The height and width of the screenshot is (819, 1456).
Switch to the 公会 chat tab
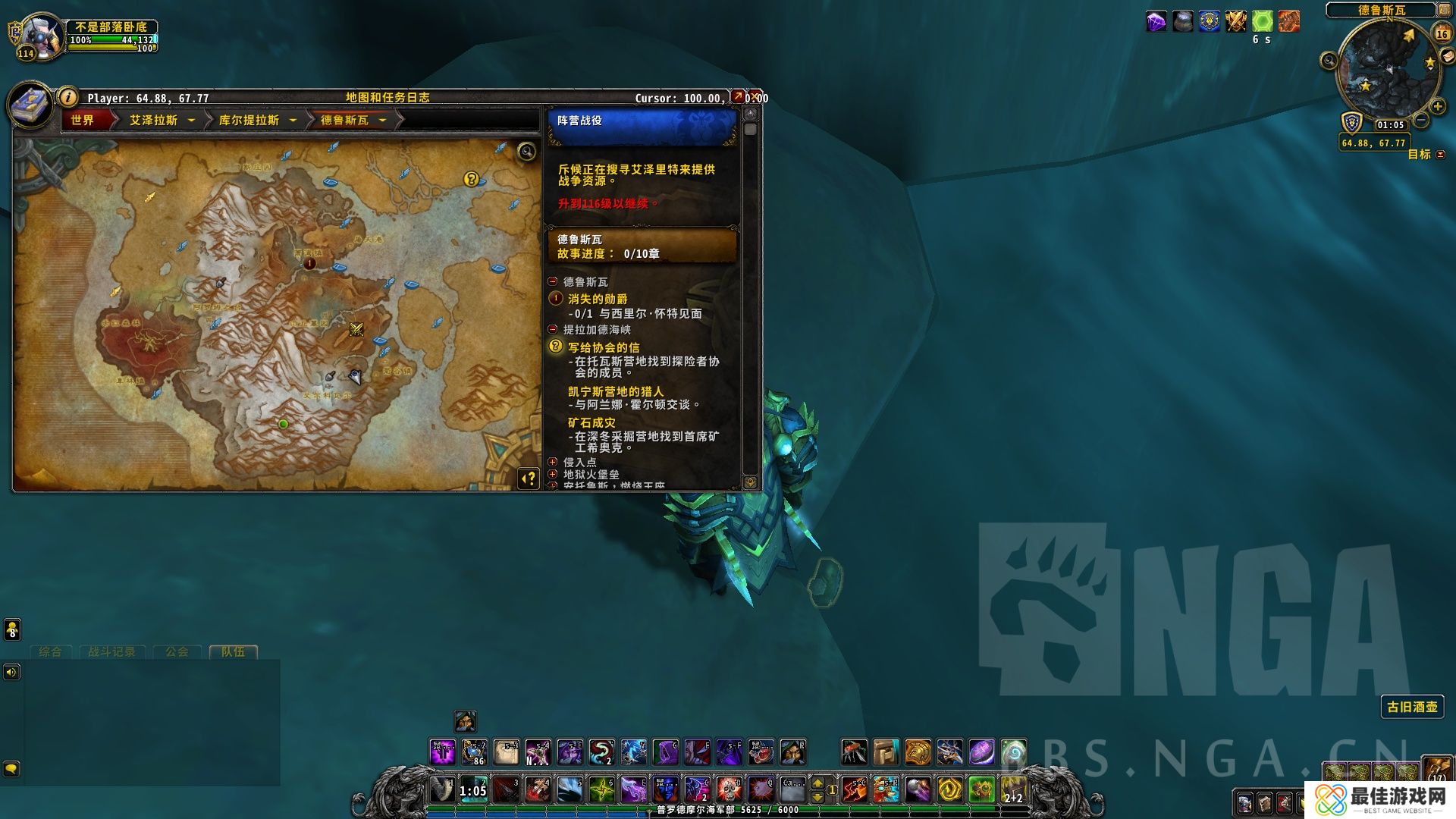coord(177,652)
